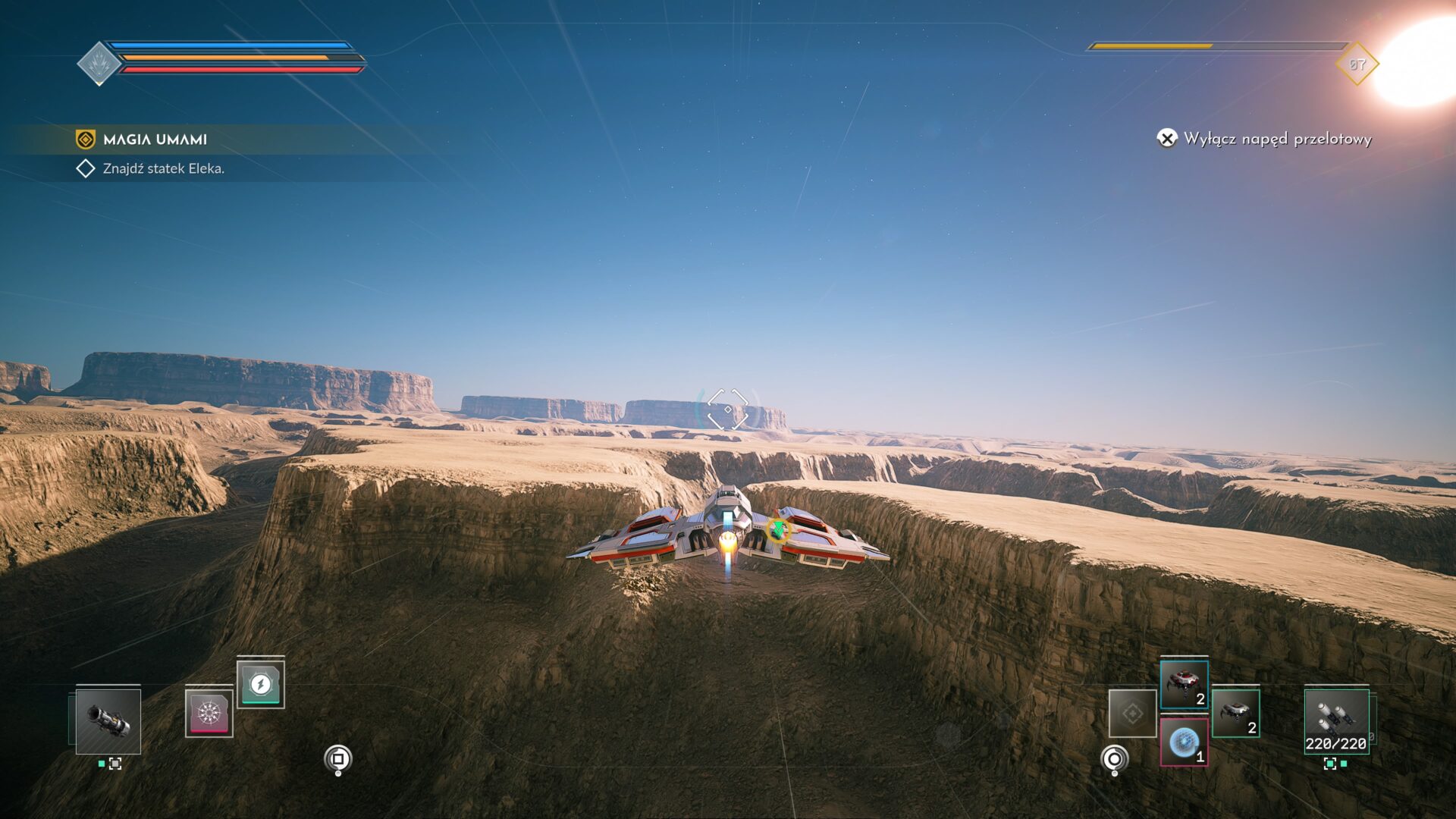Use the grey drone consumable slot
The height and width of the screenshot is (819, 1456).
tap(1235, 713)
